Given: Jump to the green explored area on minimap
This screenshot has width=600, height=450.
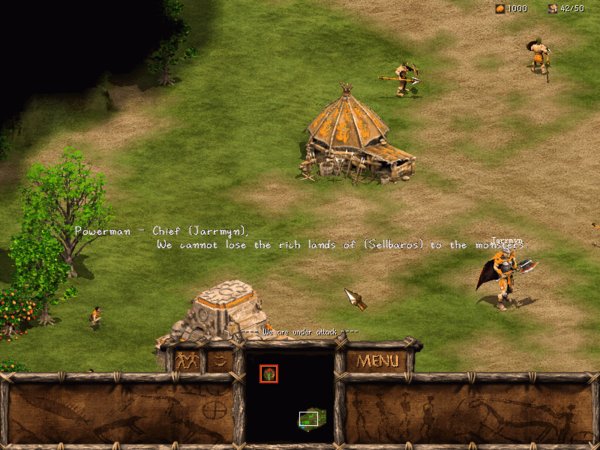Looking at the screenshot, I should click(313, 418).
